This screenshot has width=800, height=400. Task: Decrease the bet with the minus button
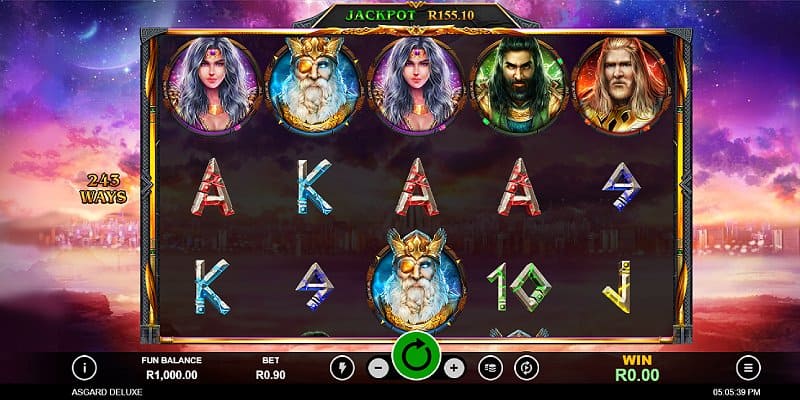coord(379,367)
